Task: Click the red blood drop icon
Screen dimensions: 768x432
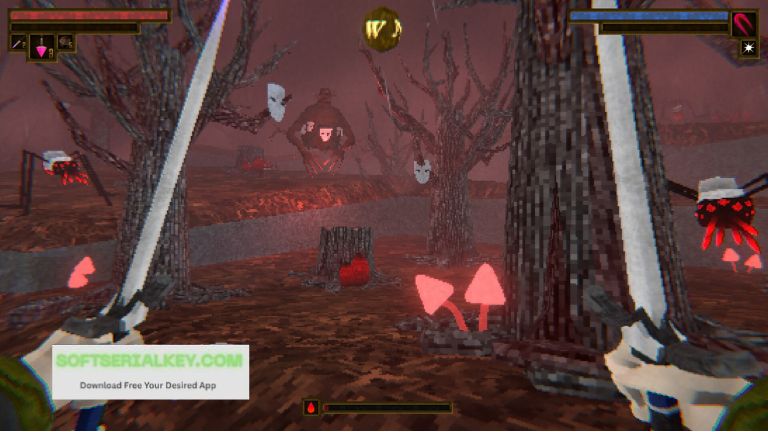Action: pos(312,408)
